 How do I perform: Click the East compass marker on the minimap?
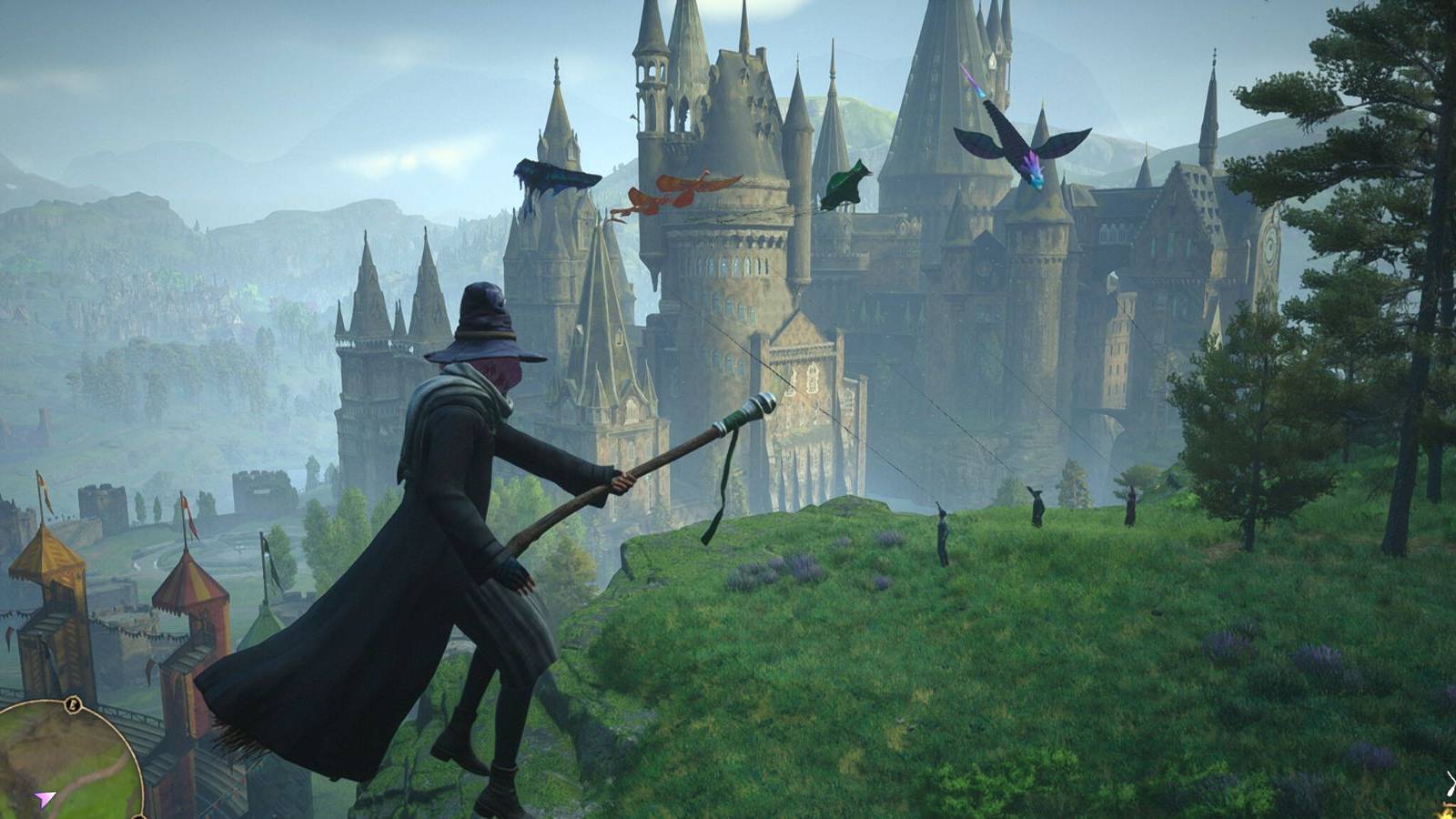click(x=71, y=703)
